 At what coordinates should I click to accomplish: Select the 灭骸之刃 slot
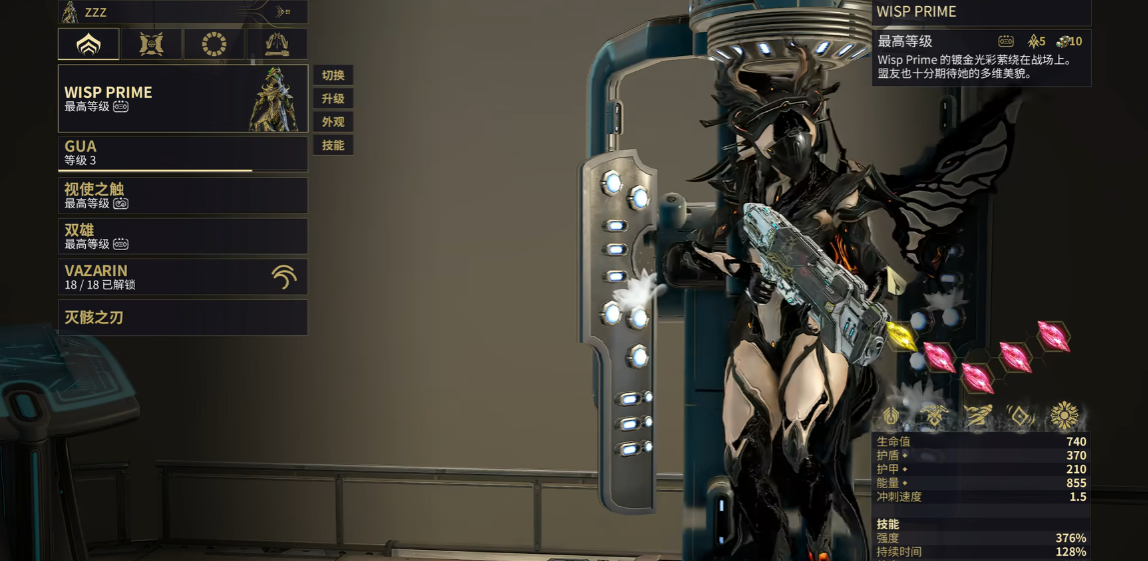tap(183, 318)
